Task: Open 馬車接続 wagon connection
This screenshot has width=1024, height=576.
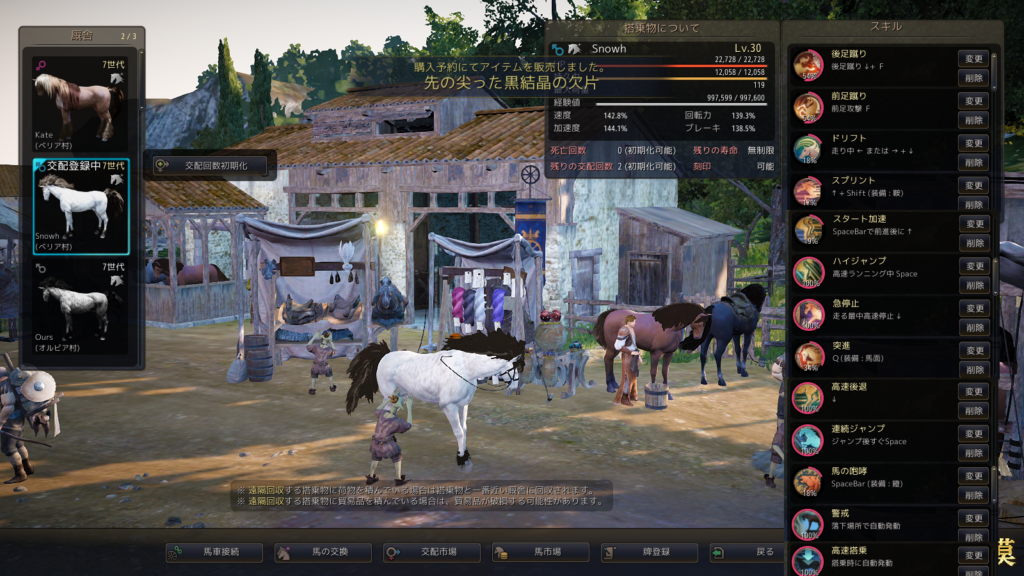Action: pyautogui.click(x=214, y=552)
